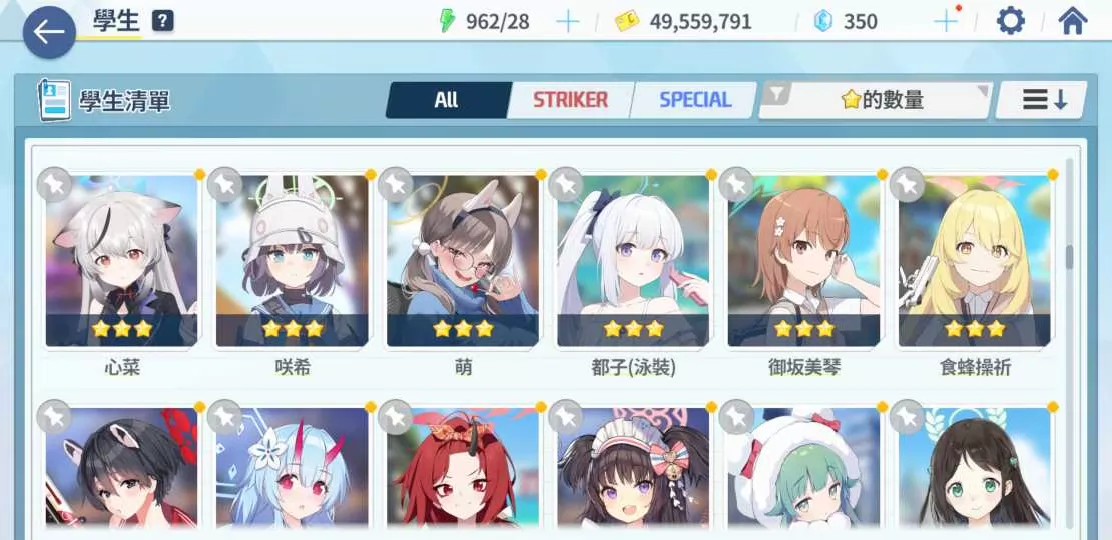Toggle the pin on 心菜's card

pyautogui.click(x=54, y=184)
